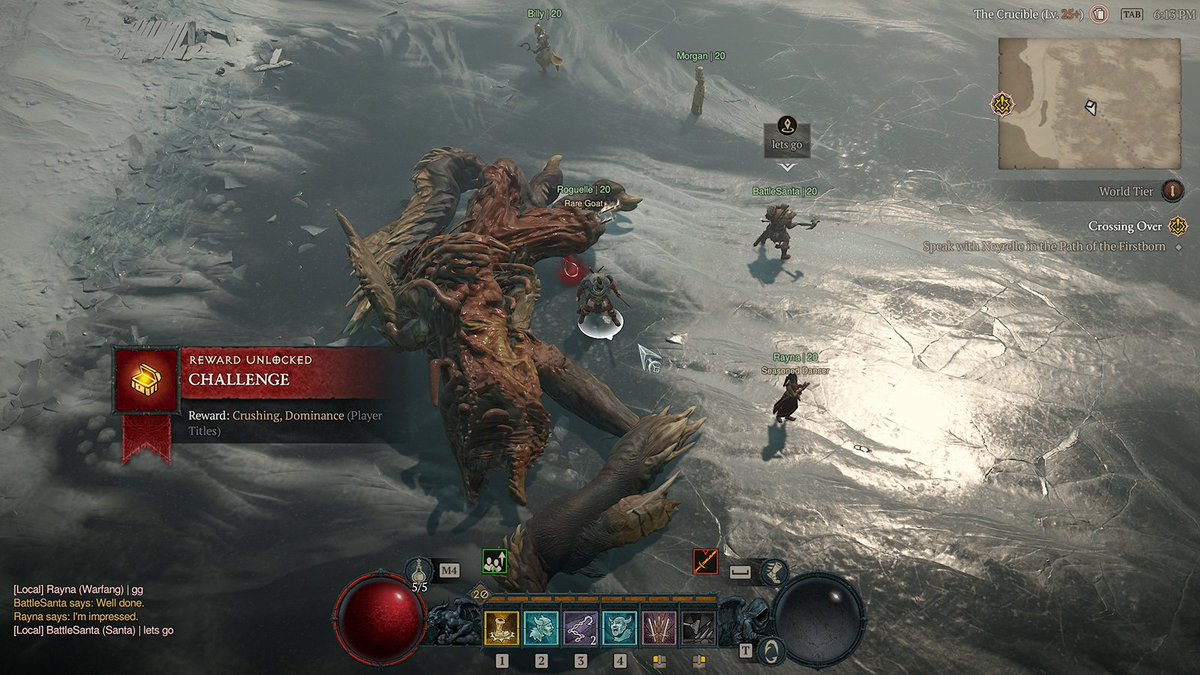
Task: Open the World Tier indicator
Action: (1172, 191)
